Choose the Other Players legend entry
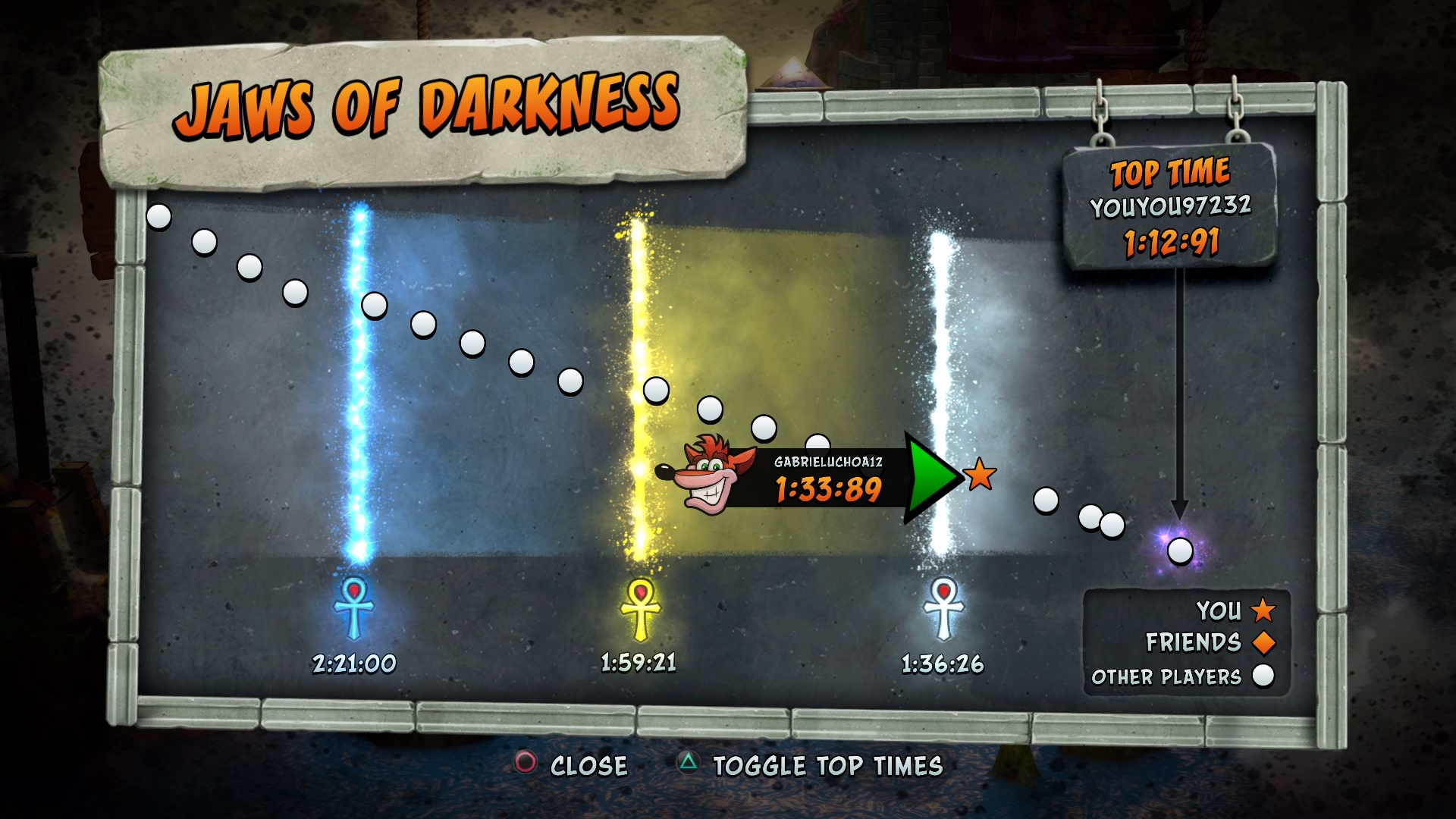1456x819 pixels. click(x=1181, y=676)
